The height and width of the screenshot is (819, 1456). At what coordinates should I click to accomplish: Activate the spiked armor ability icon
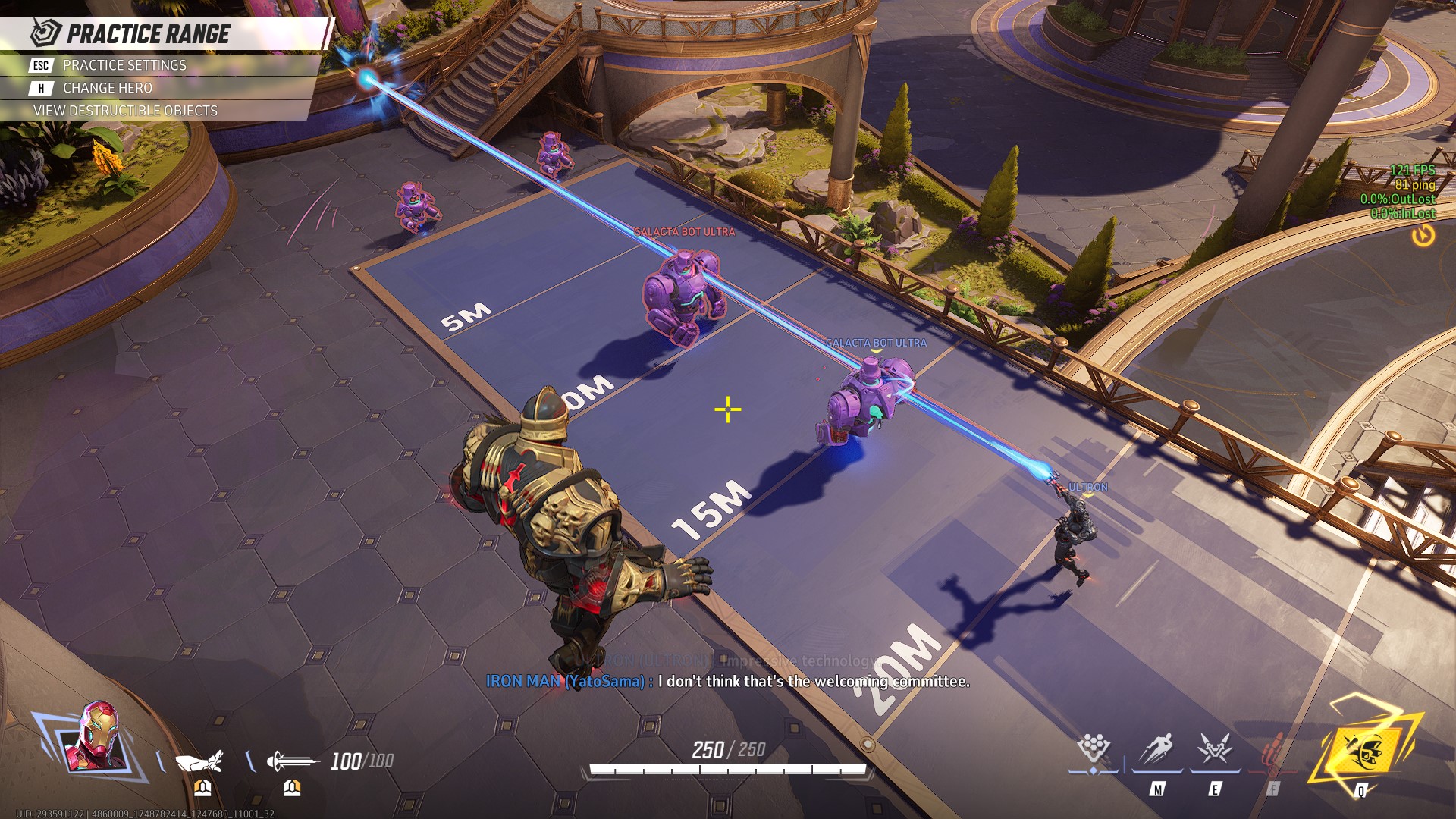click(1214, 749)
